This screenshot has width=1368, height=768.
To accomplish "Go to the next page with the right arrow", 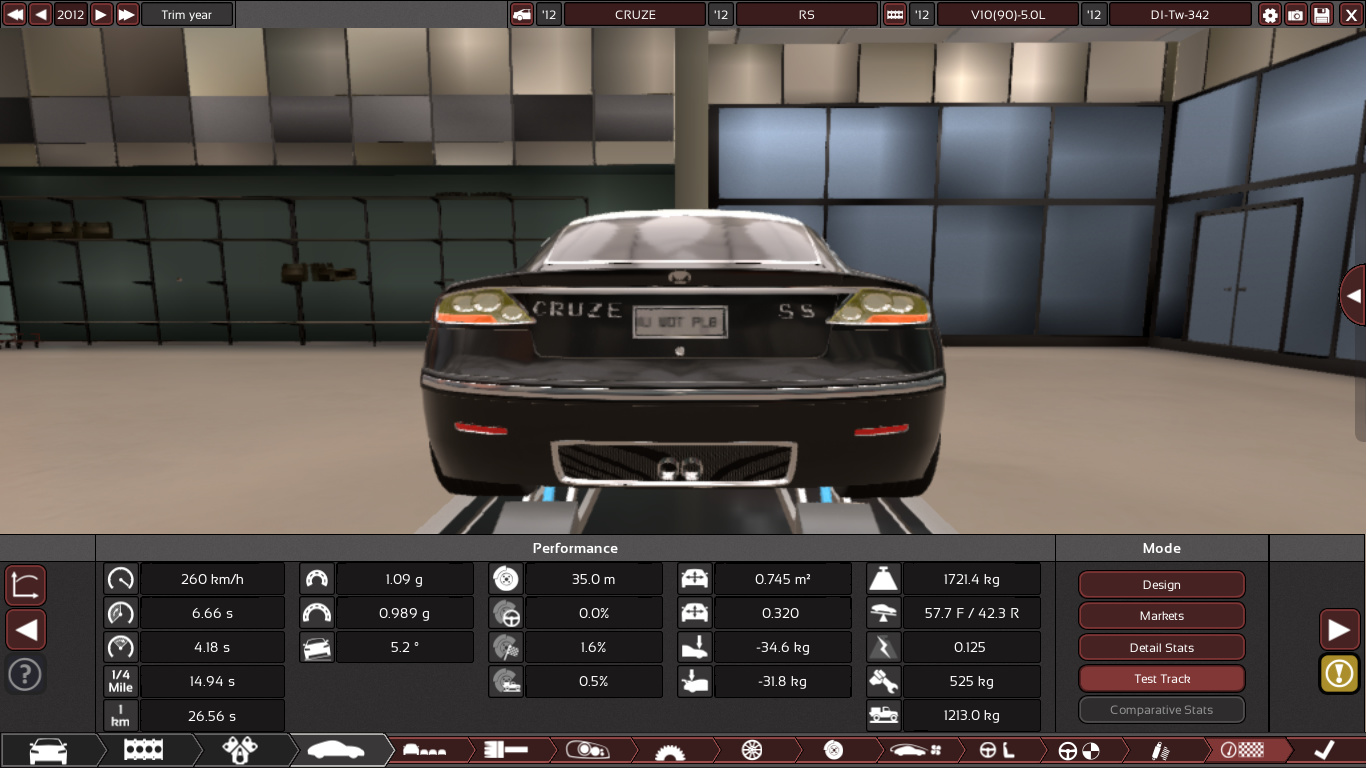I will [1339, 630].
